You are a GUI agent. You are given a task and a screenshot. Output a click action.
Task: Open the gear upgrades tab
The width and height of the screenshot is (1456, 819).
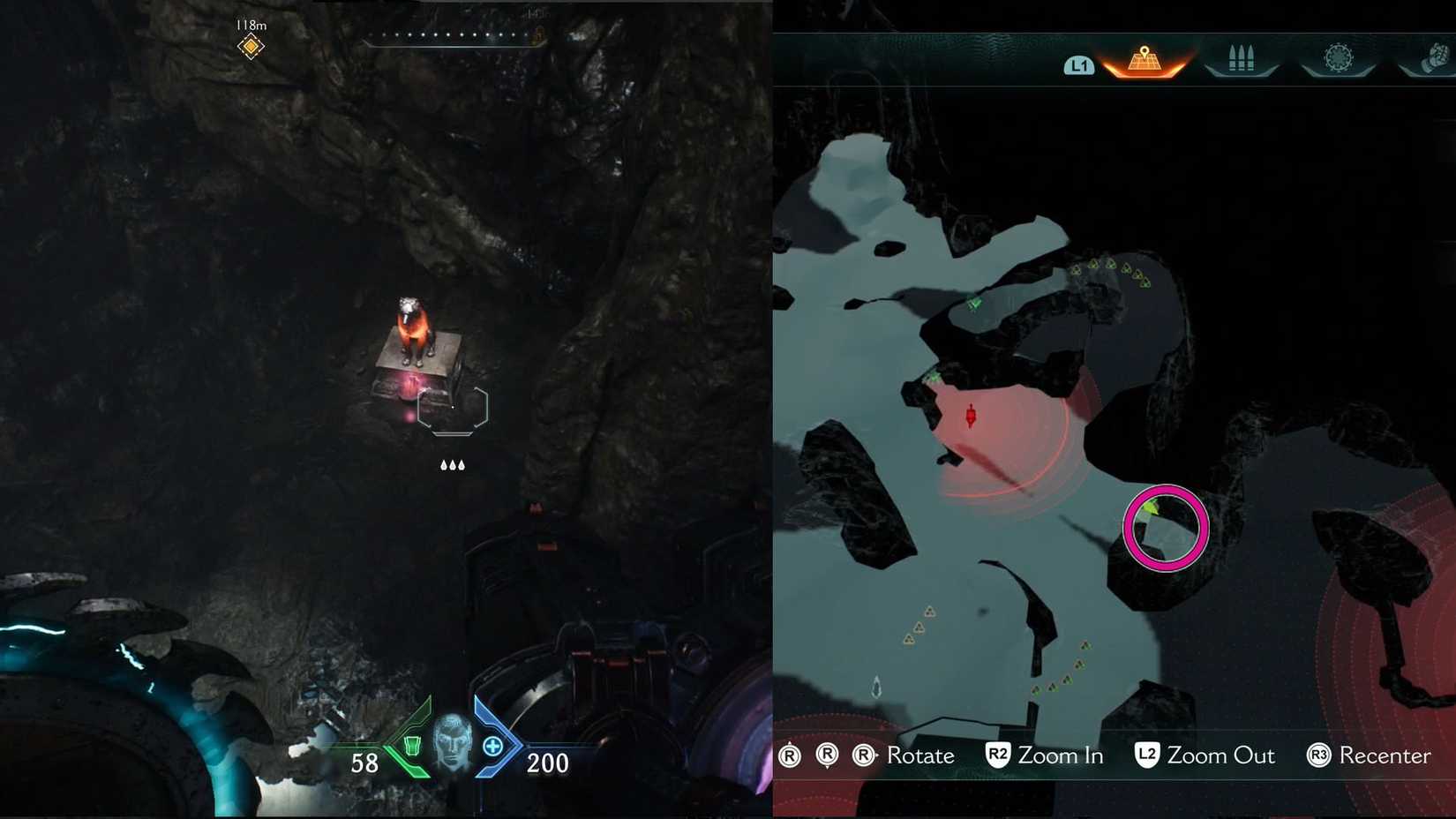pos(1340,57)
